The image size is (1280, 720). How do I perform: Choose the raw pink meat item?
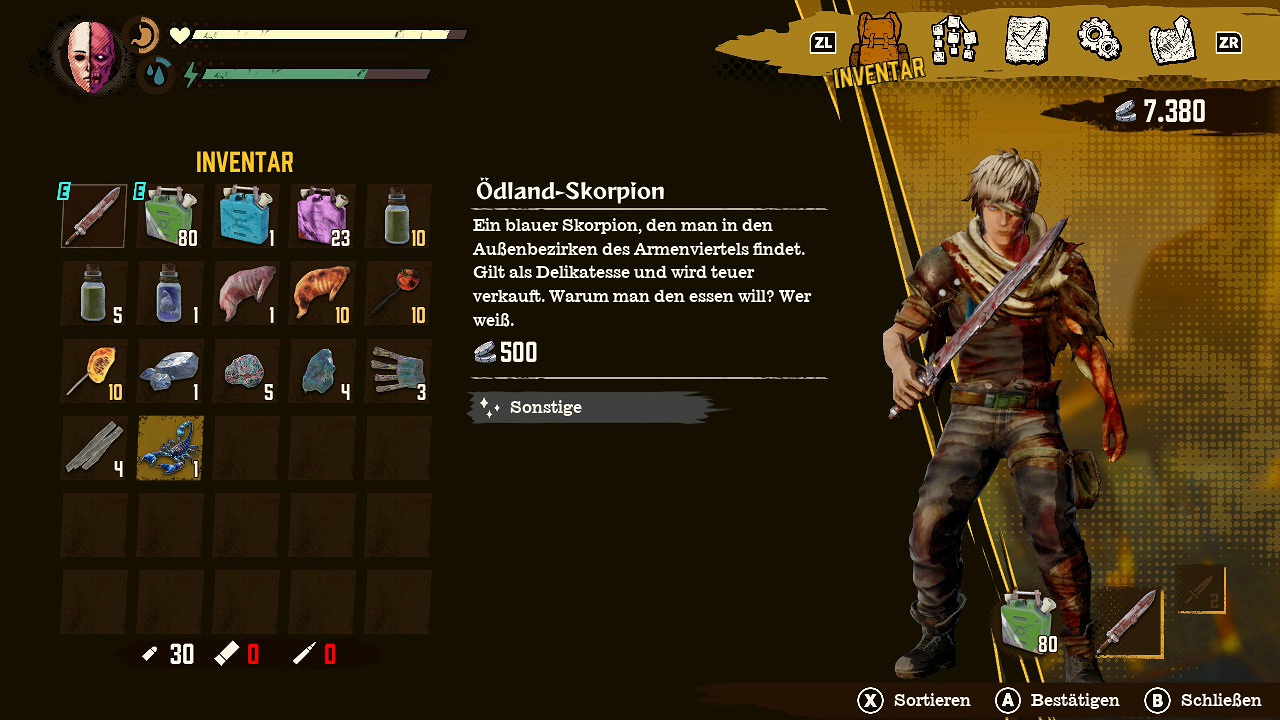click(246, 293)
